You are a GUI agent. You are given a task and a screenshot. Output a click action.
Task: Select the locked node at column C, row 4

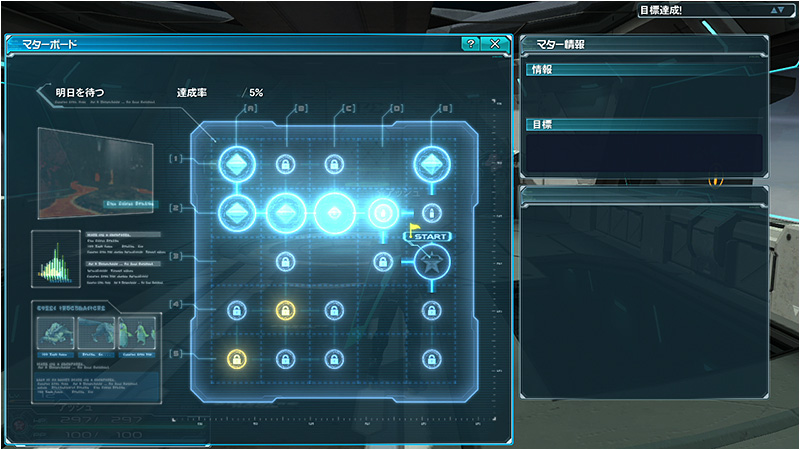click(x=333, y=310)
